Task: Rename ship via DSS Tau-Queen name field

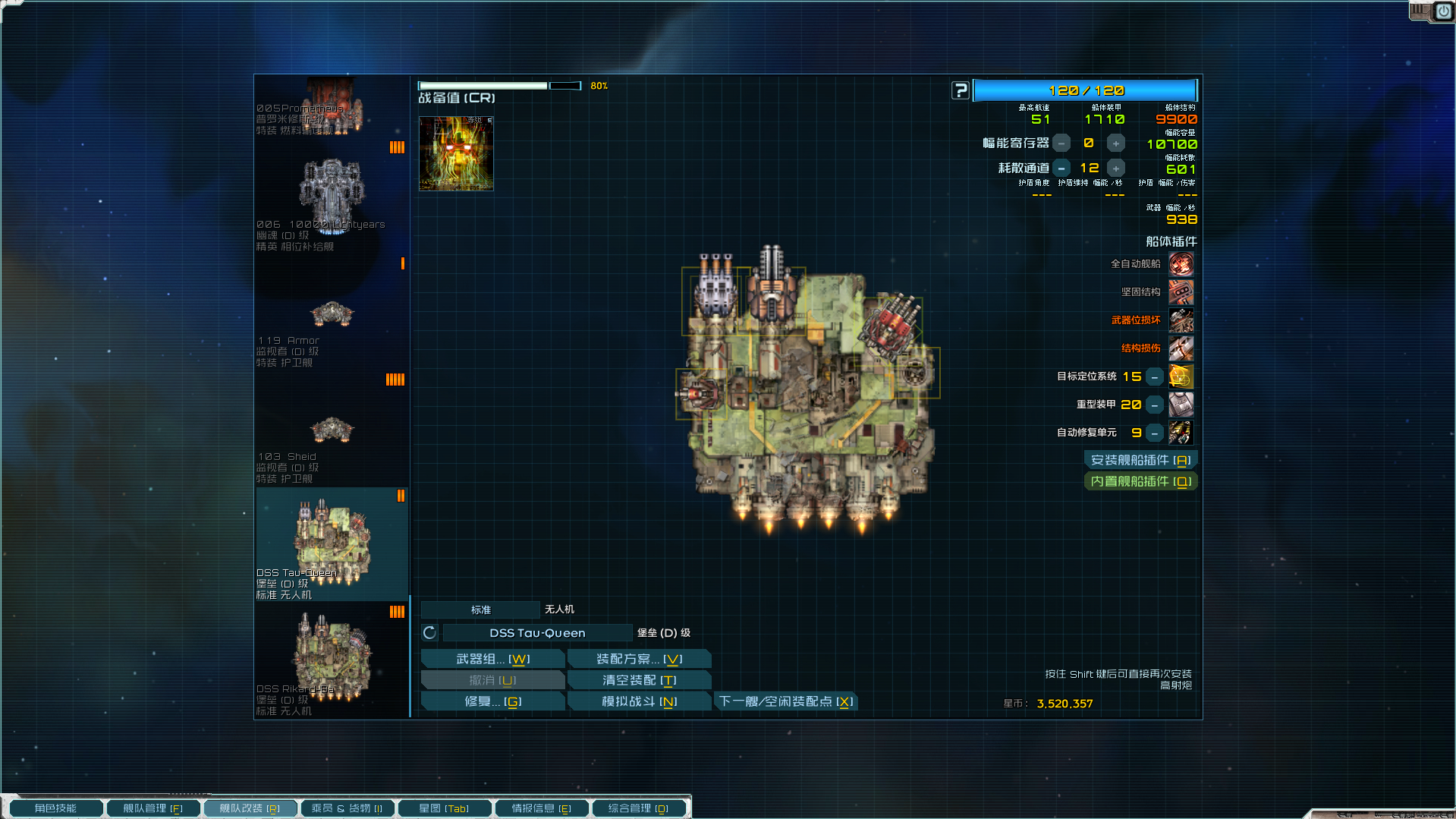Action: click(x=537, y=633)
